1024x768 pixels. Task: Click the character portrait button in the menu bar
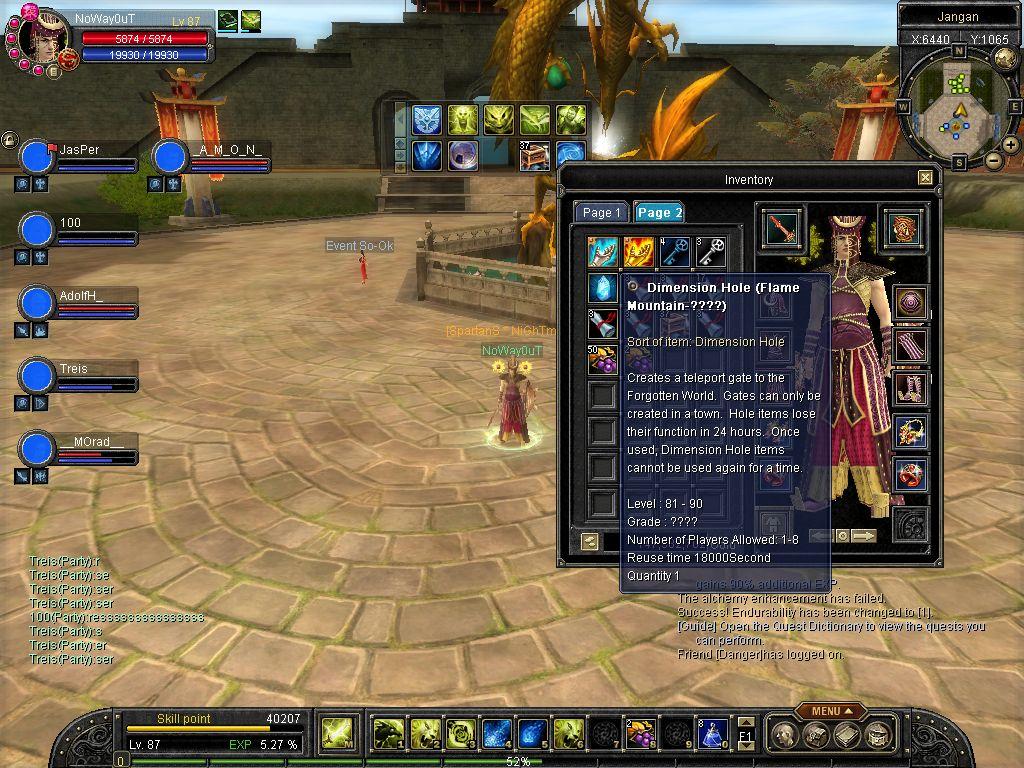pos(785,736)
